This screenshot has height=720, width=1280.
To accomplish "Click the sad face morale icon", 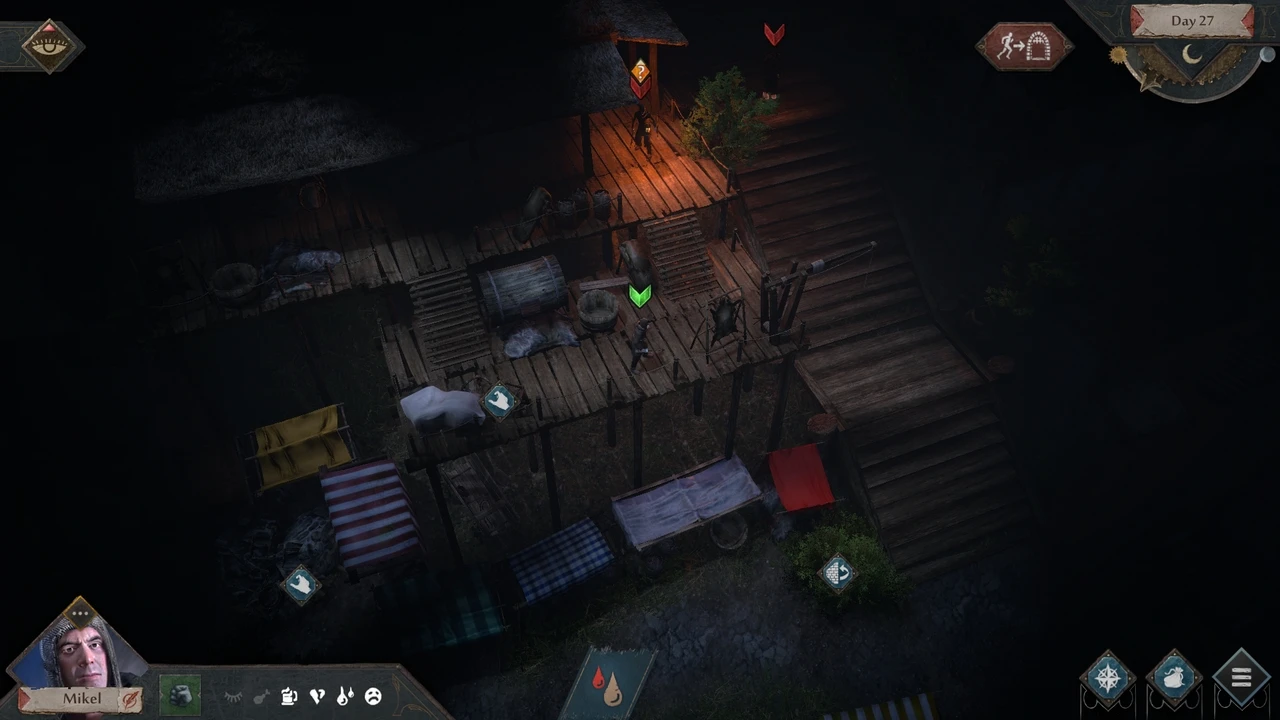I will (374, 696).
